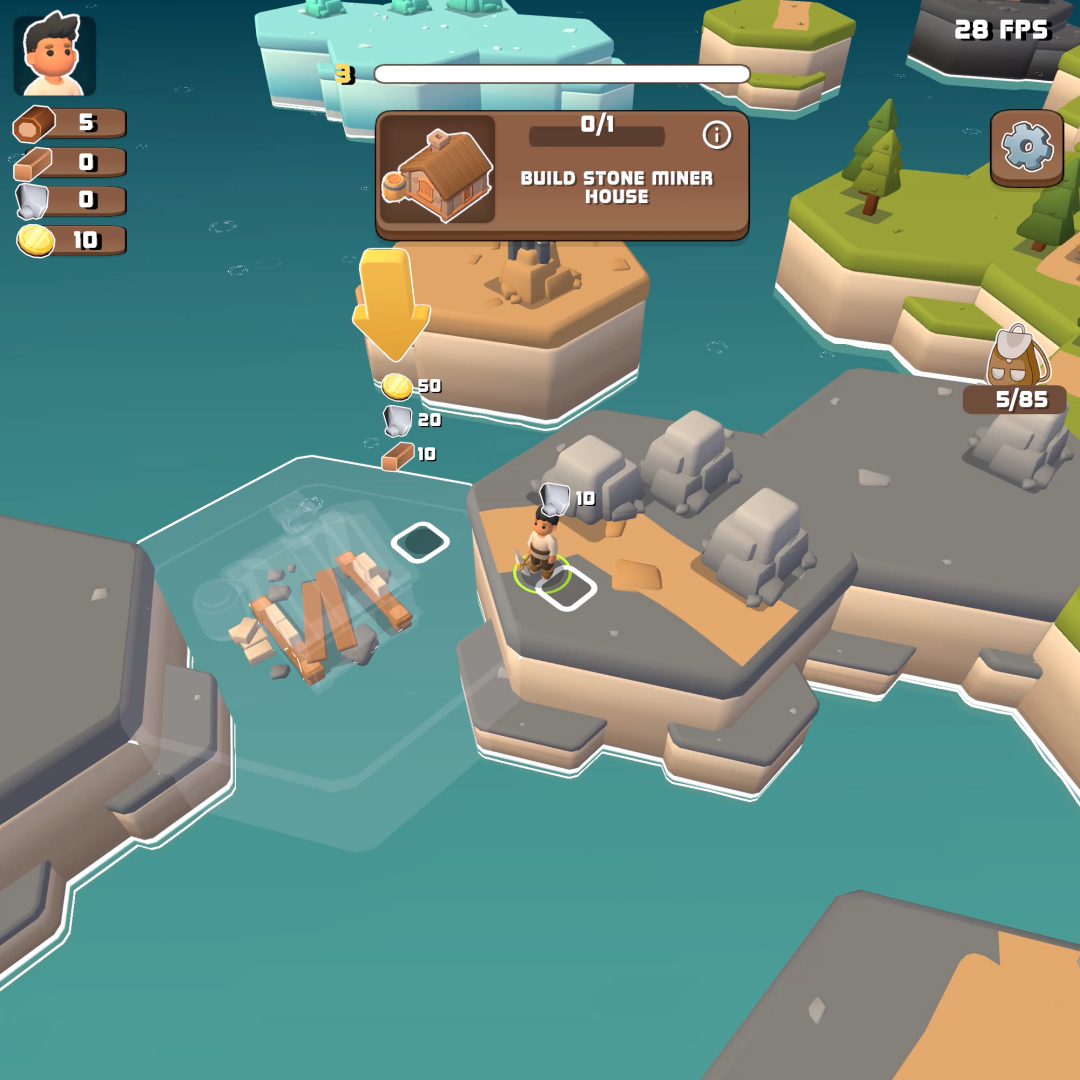Show quest info via the i icon
1080x1080 pixels.
(717, 135)
